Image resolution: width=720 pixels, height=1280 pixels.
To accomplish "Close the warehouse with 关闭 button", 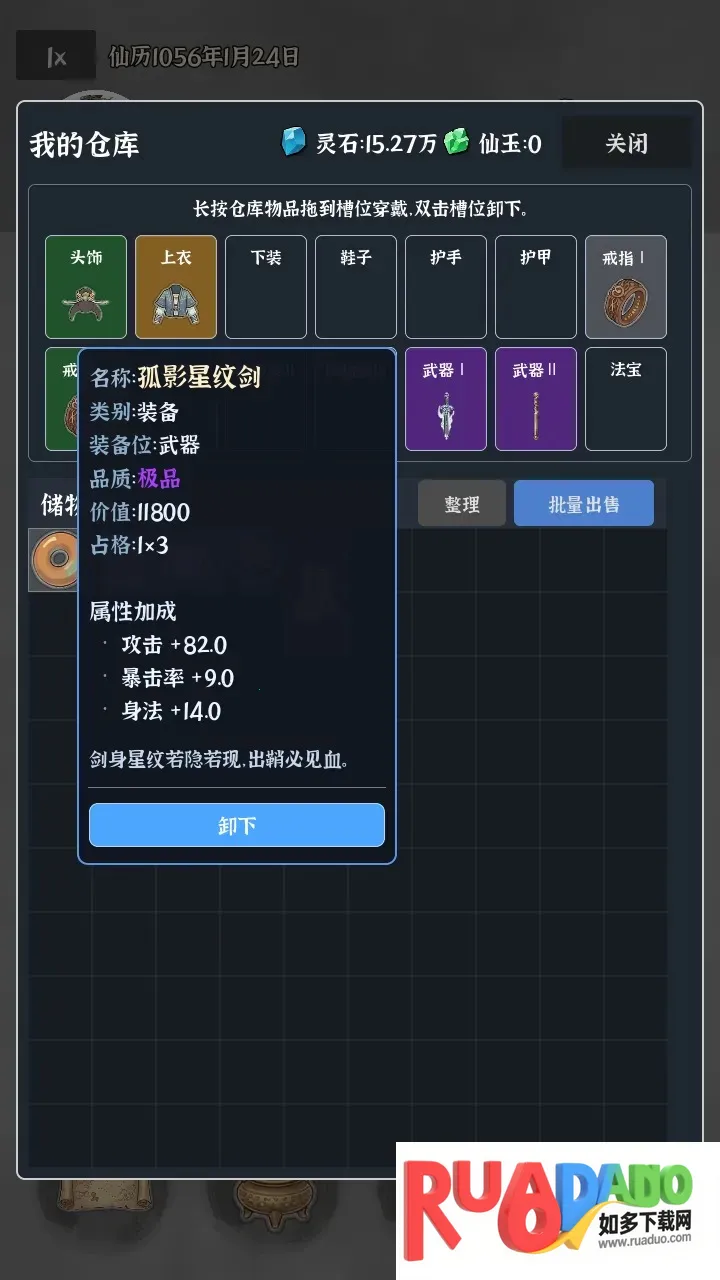I will point(626,143).
